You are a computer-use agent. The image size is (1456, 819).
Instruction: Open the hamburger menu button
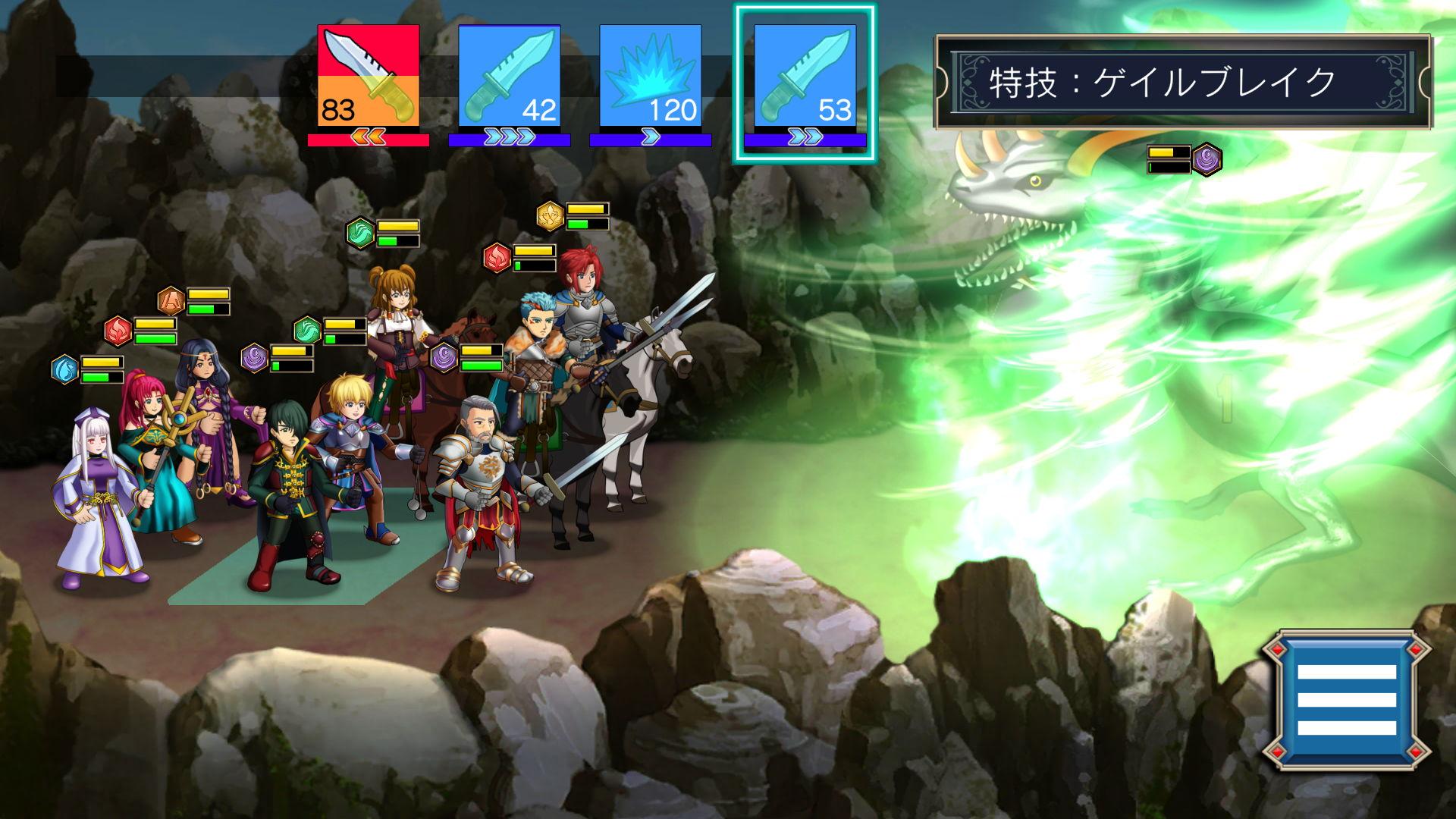pyautogui.click(x=1346, y=699)
